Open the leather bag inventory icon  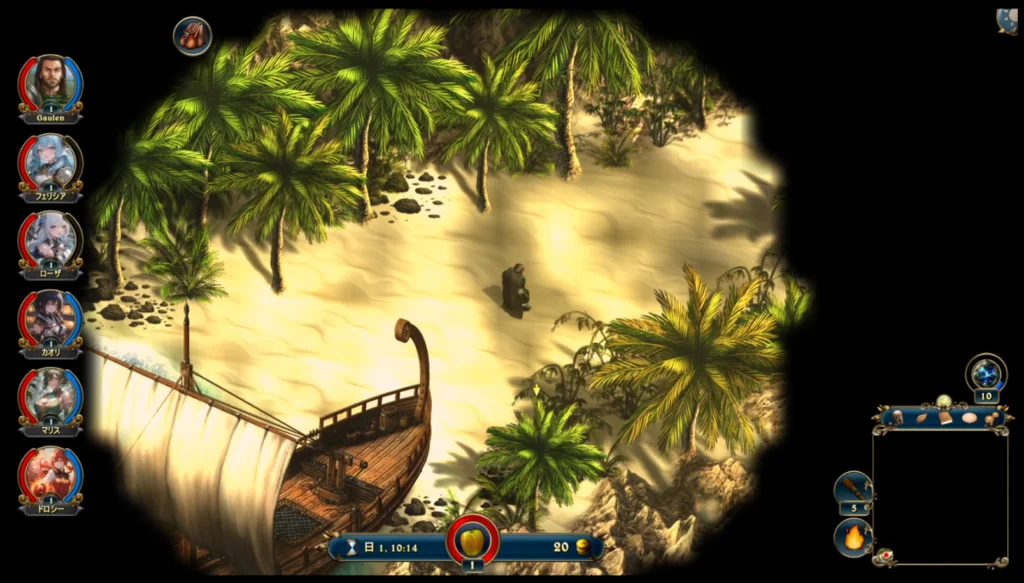click(192, 36)
